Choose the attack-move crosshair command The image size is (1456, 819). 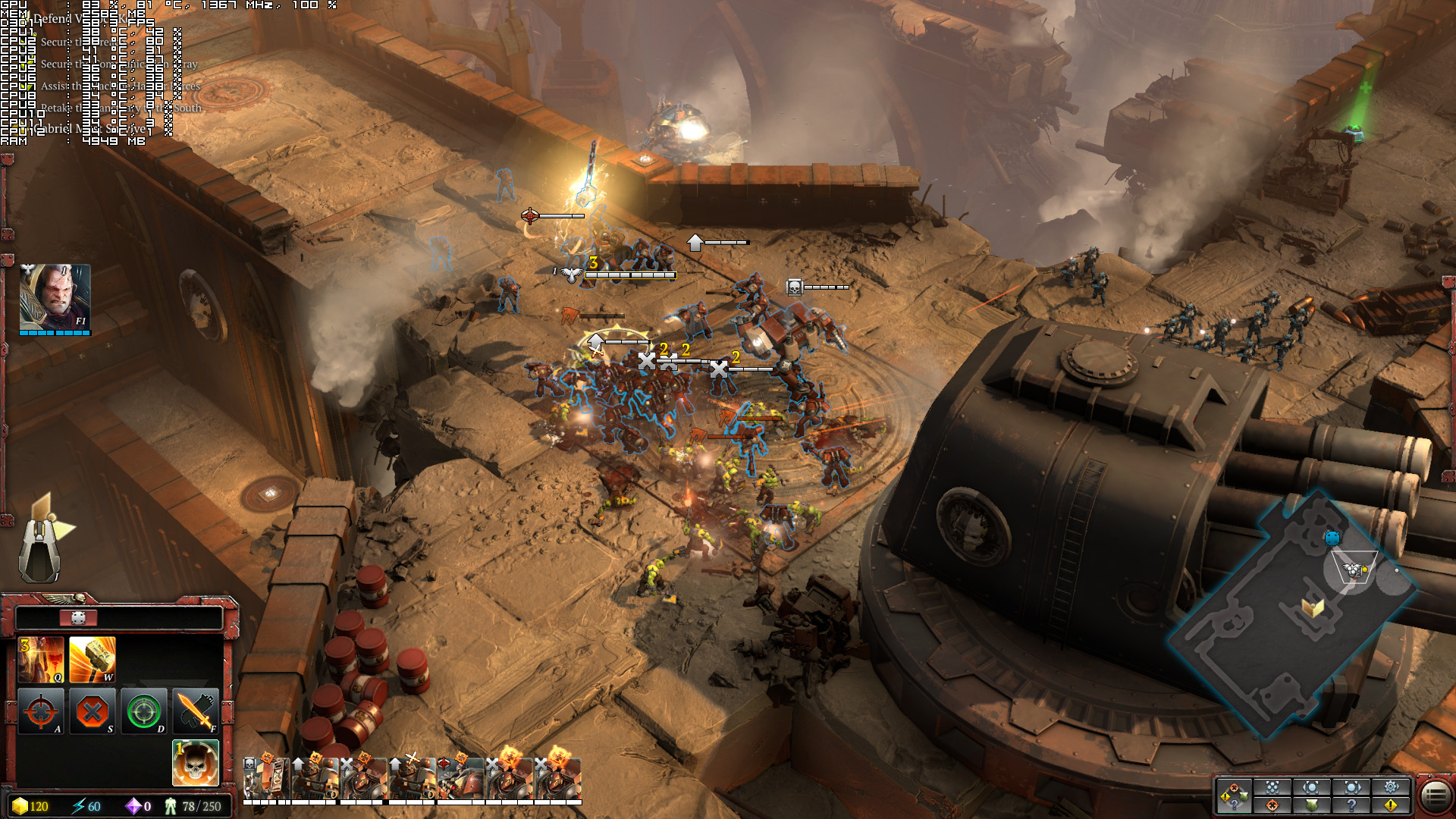[41, 711]
